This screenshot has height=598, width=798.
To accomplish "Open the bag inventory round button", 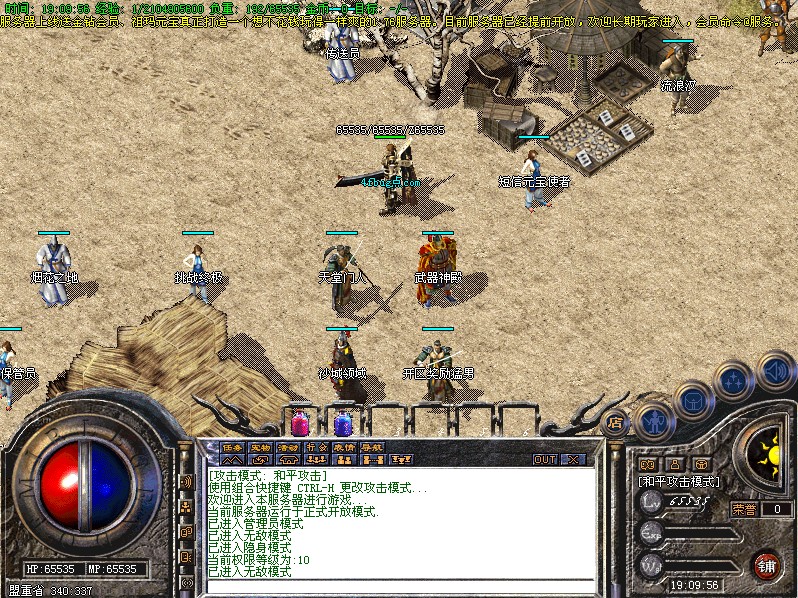I will pos(692,400).
